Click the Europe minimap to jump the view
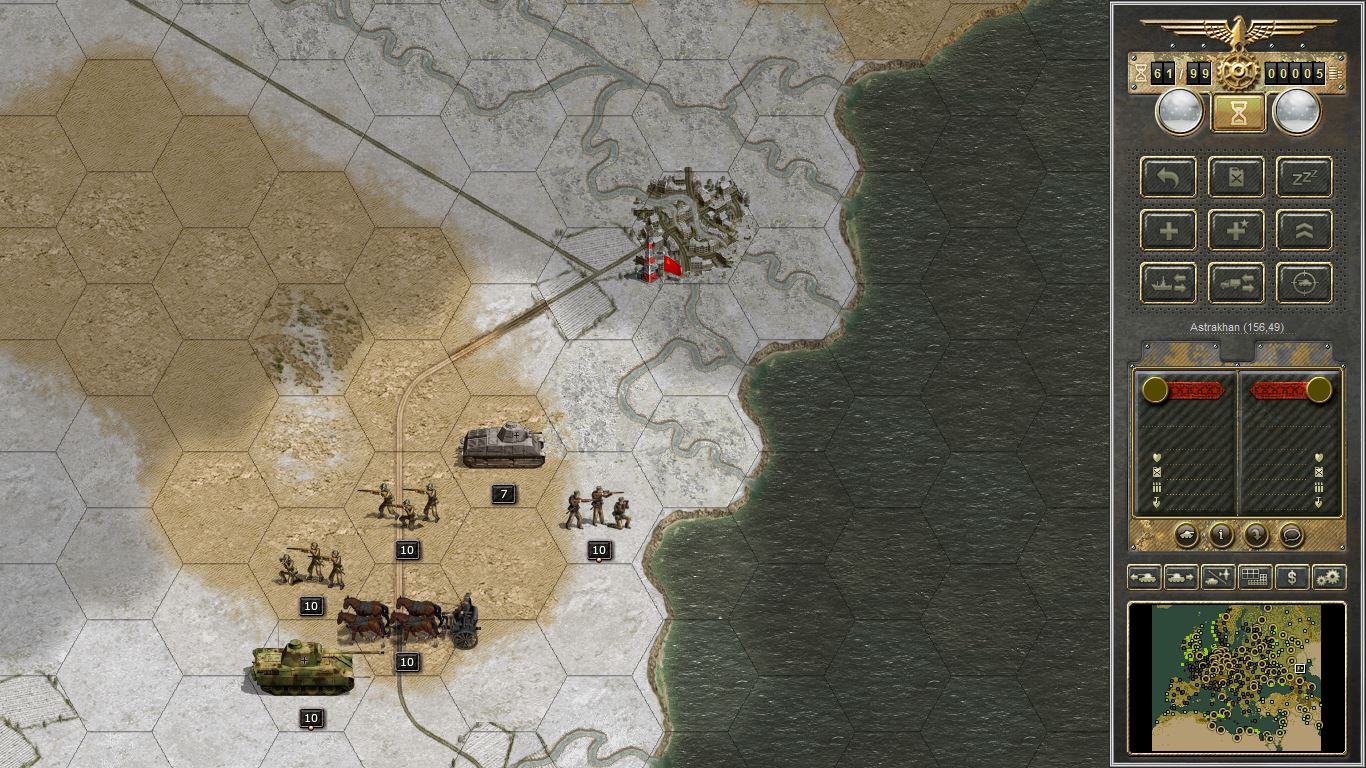Screen dimensions: 1366x768 point(1236,676)
